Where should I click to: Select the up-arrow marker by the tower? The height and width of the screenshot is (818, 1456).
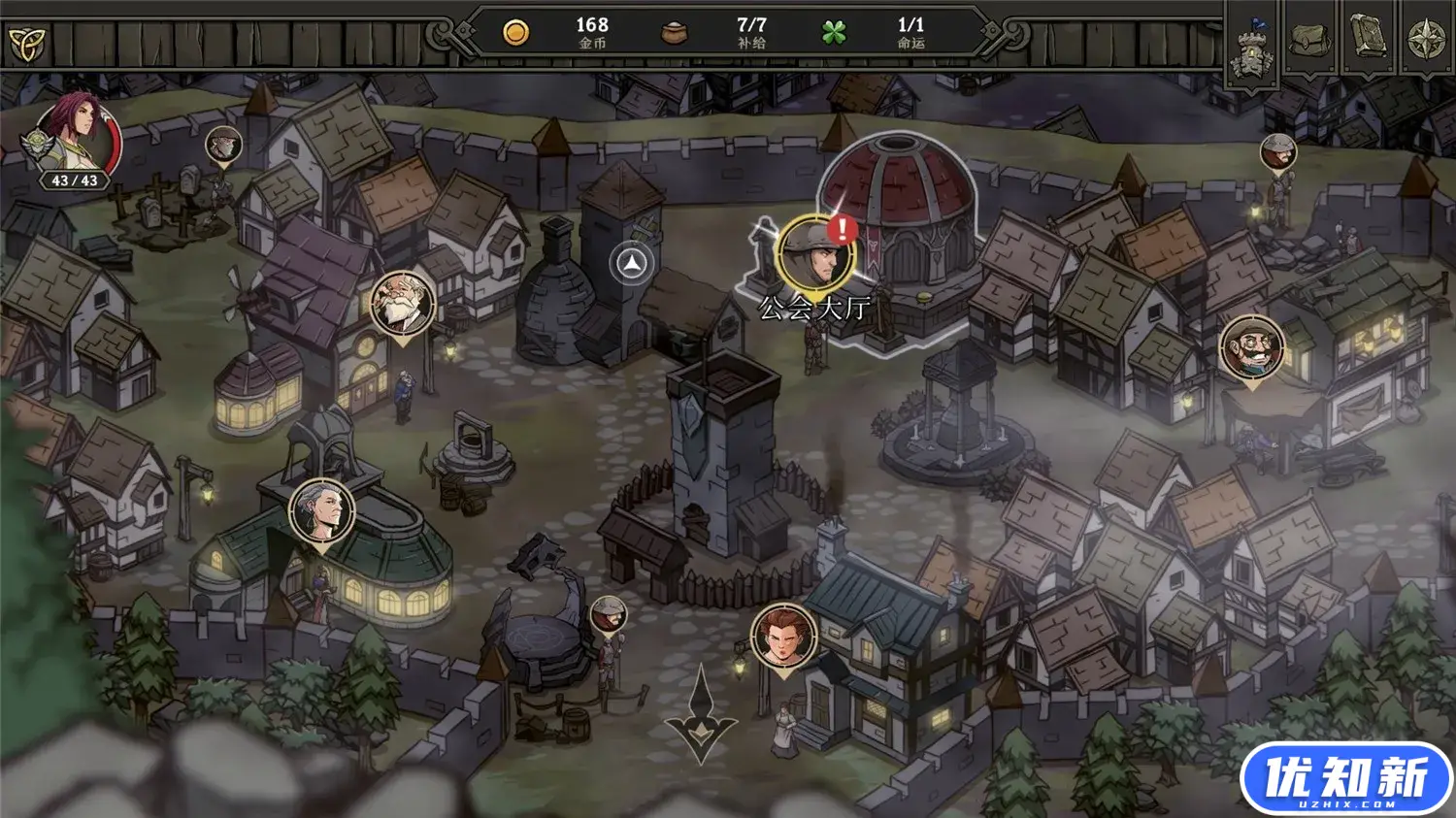point(632,263)
